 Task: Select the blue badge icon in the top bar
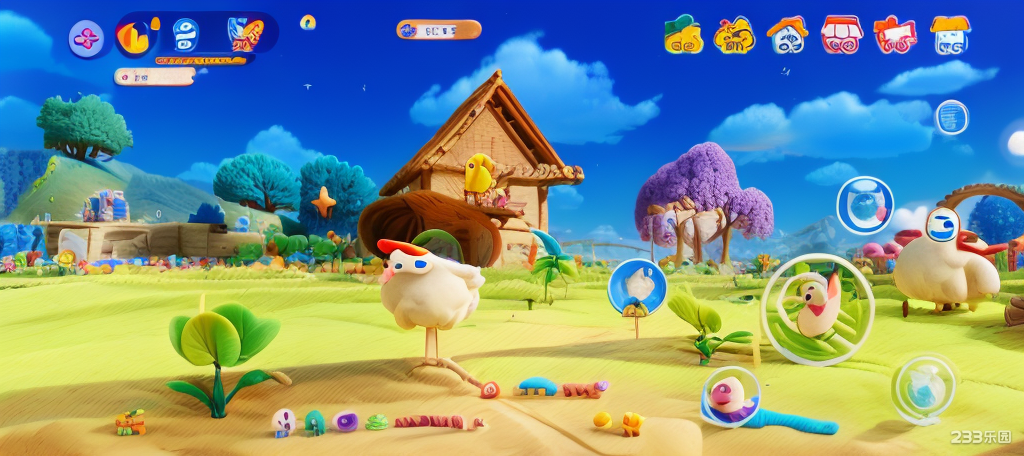[x=186, y=35]
